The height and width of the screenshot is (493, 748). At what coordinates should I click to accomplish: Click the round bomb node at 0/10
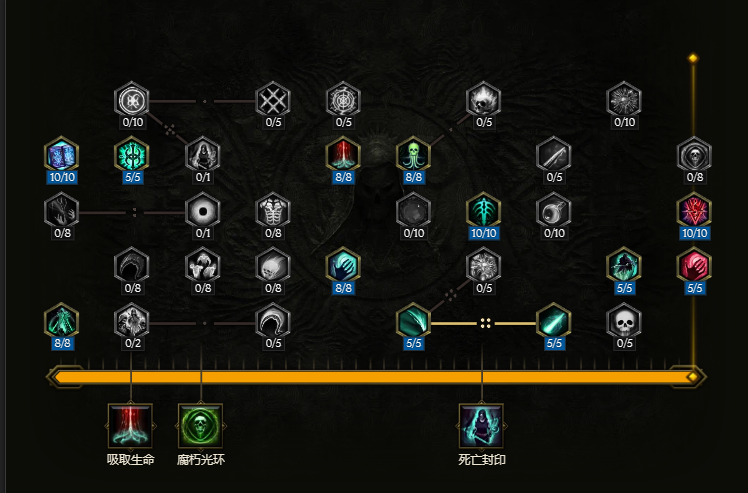413,210
